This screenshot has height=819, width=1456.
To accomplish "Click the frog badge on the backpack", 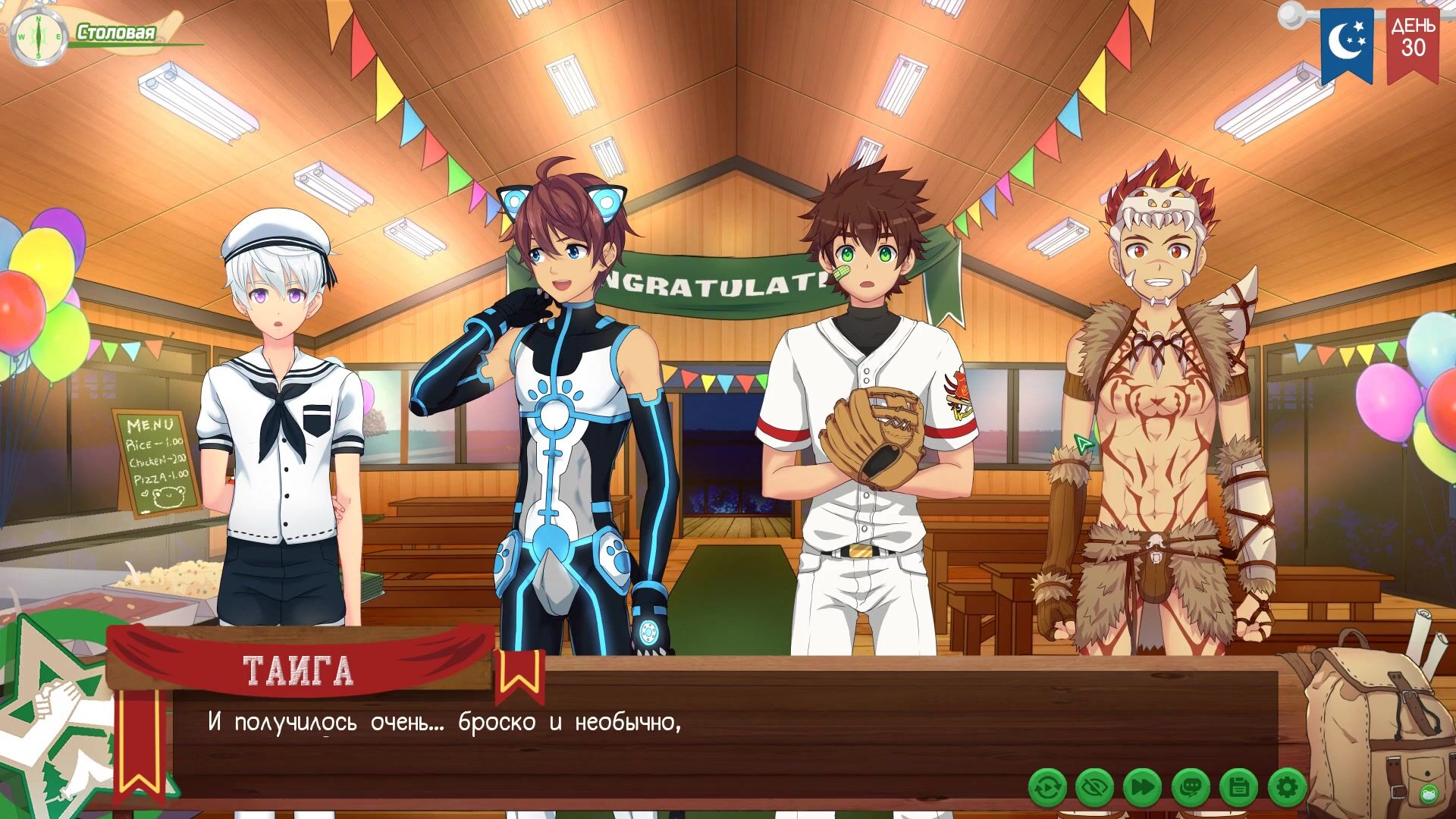I will coord(1428,794).
